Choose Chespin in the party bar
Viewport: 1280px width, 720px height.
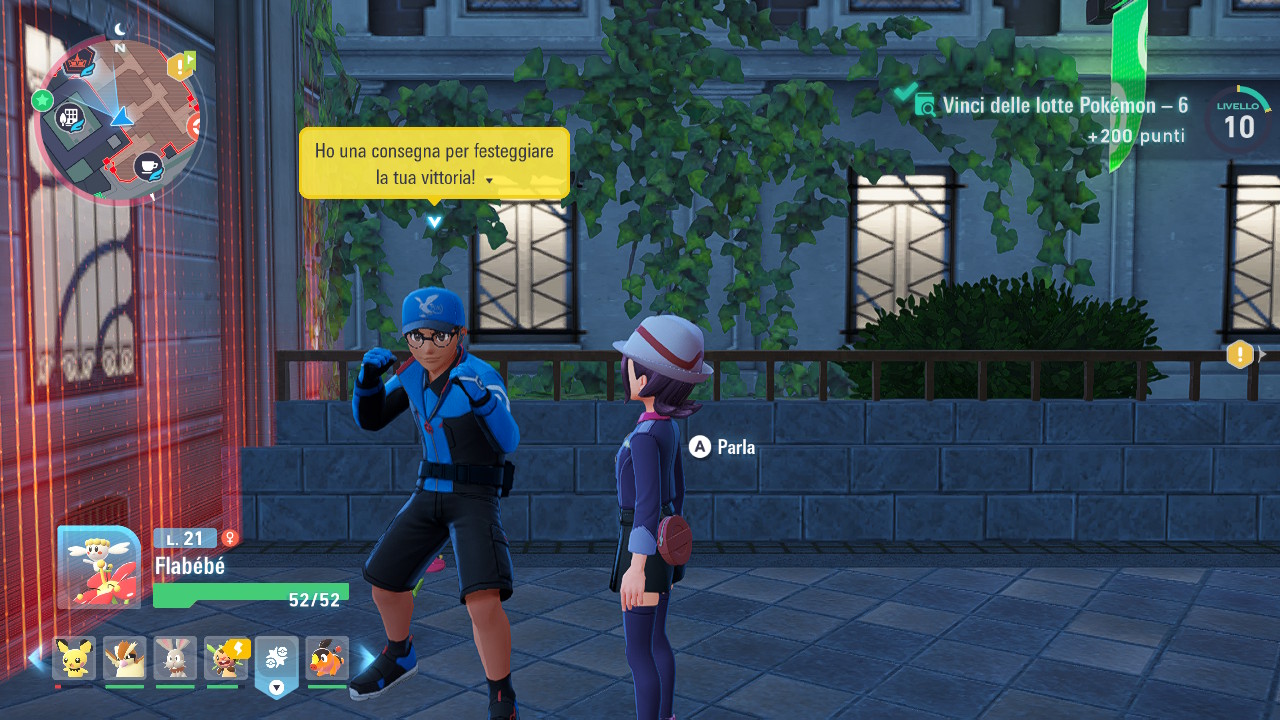click(226, 658)
